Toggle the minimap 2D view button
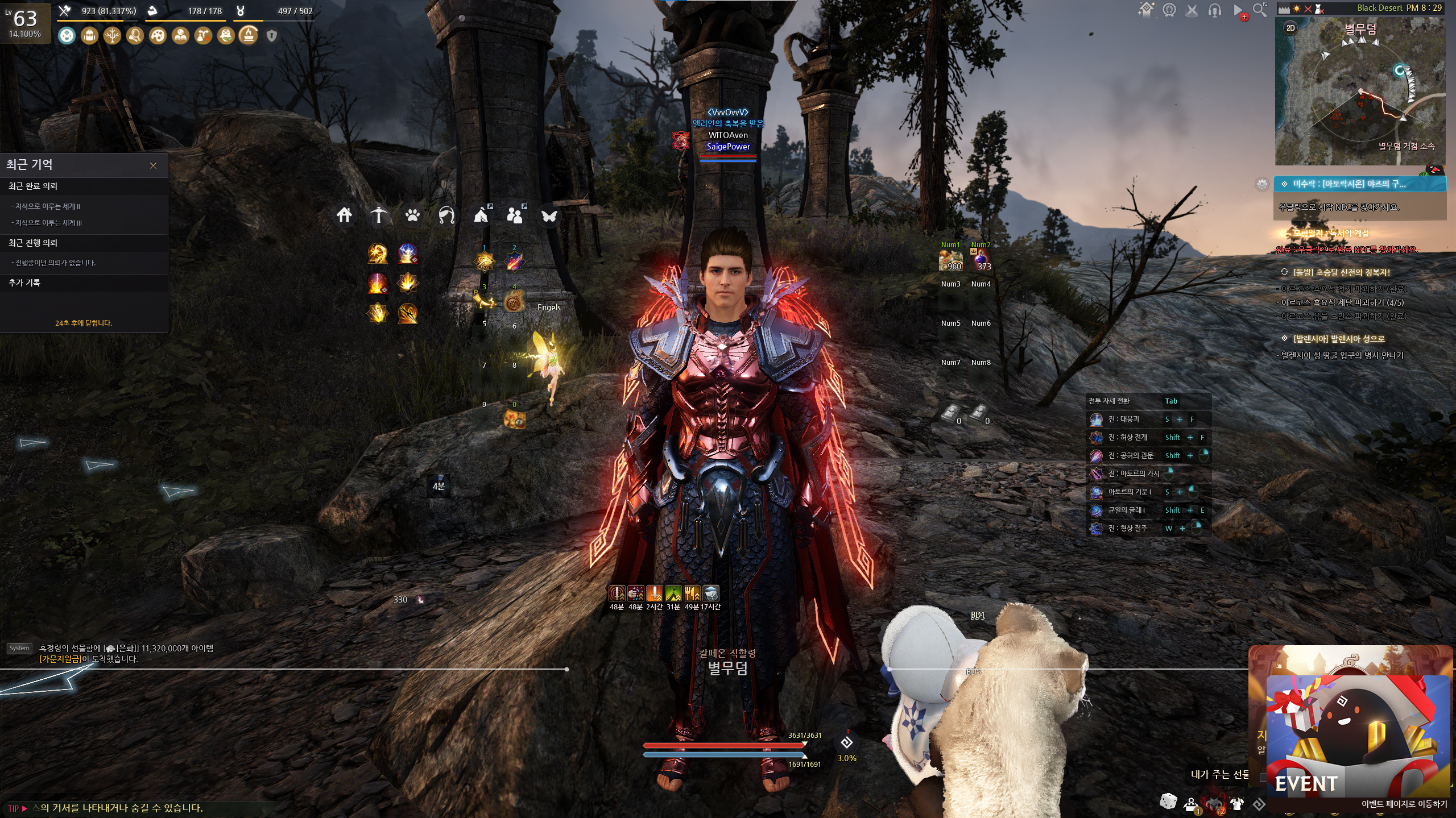Image resolution: width=1456 pixels, height=818 pixels. pyautogui.click(x=1290, y=28)
